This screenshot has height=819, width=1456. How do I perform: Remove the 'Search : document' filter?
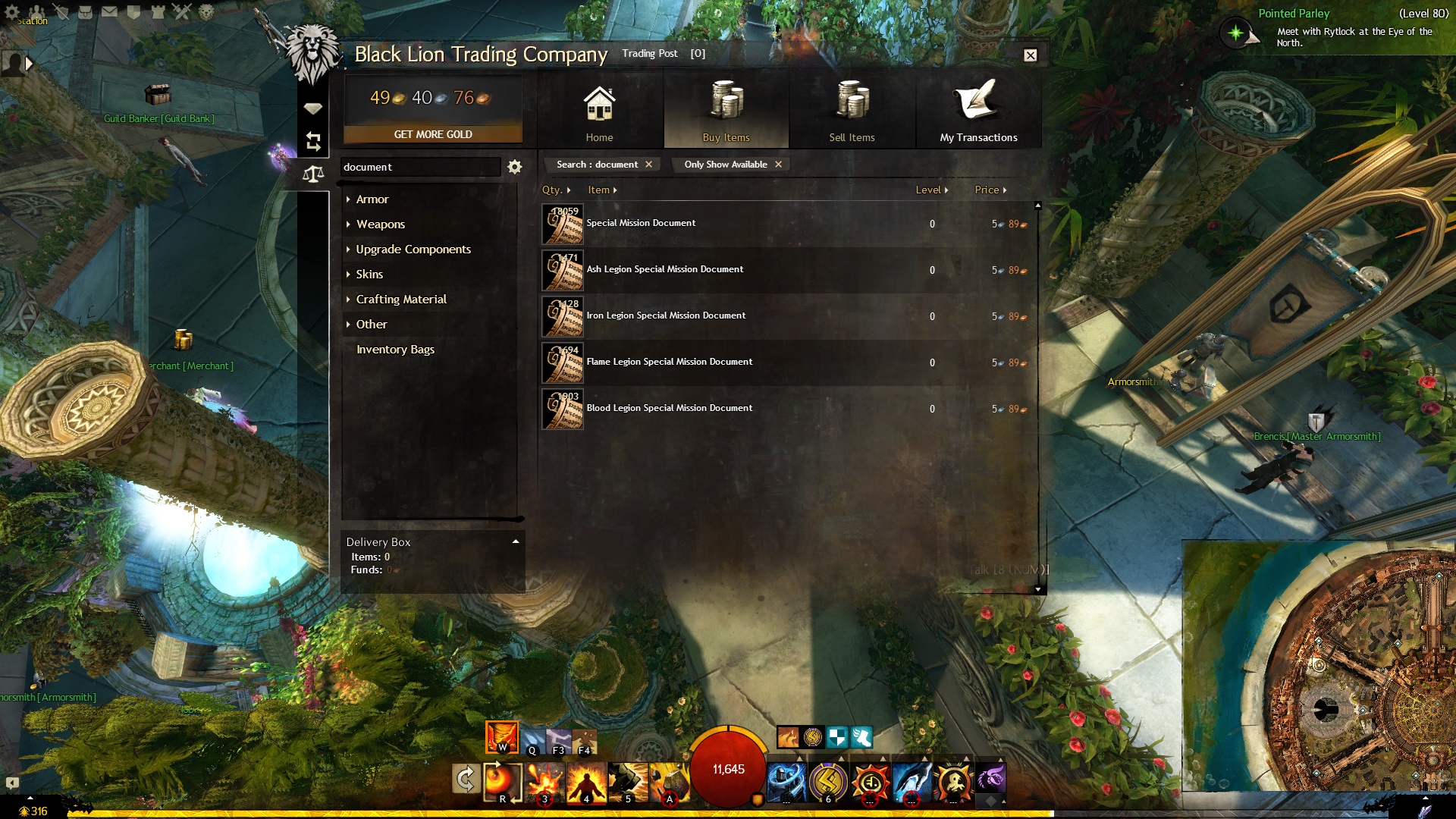[648, 165]
